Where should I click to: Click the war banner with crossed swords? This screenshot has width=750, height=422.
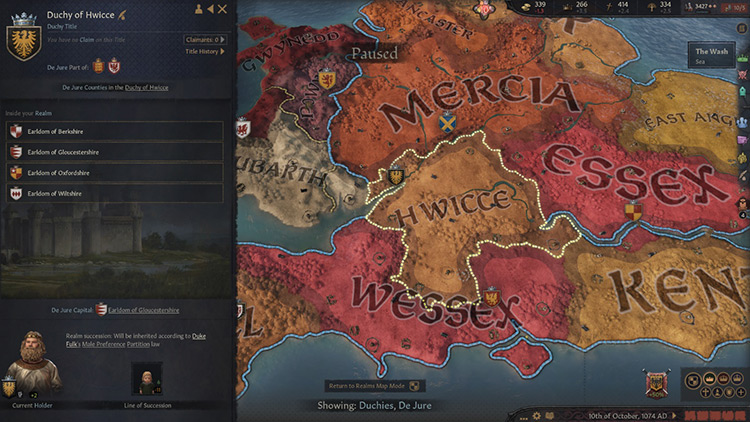point(657,384)
